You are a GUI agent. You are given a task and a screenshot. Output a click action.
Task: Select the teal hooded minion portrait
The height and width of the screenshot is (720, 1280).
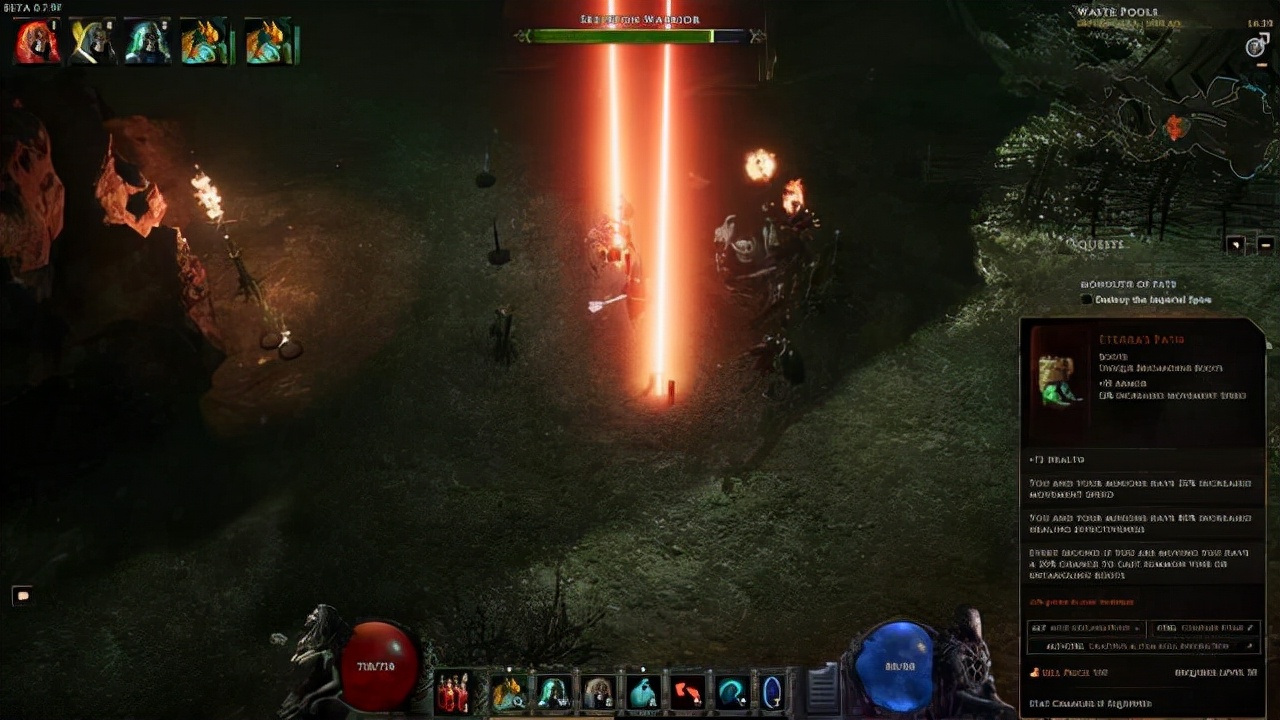click(148, 43)
